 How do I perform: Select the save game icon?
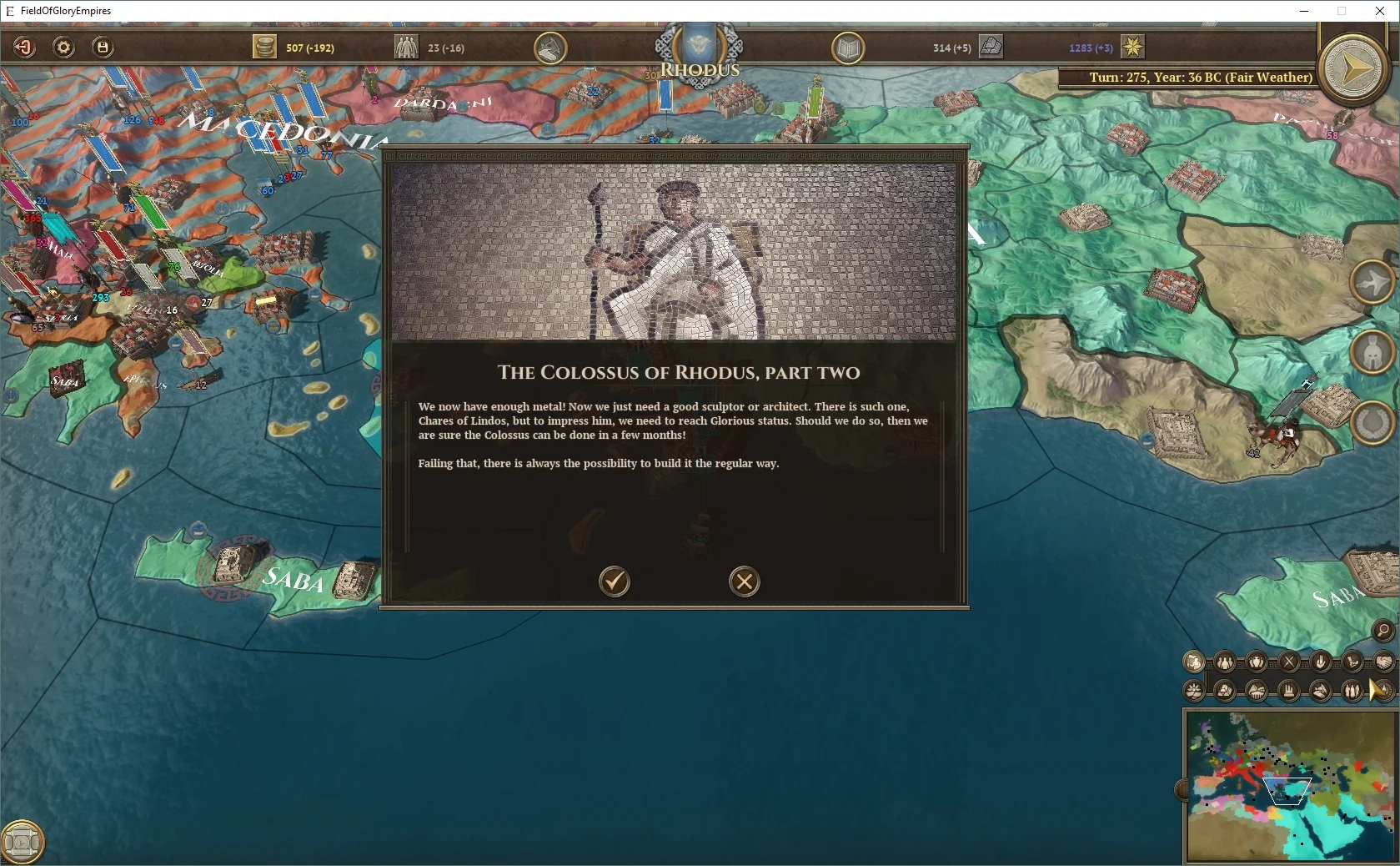point(102,48)
